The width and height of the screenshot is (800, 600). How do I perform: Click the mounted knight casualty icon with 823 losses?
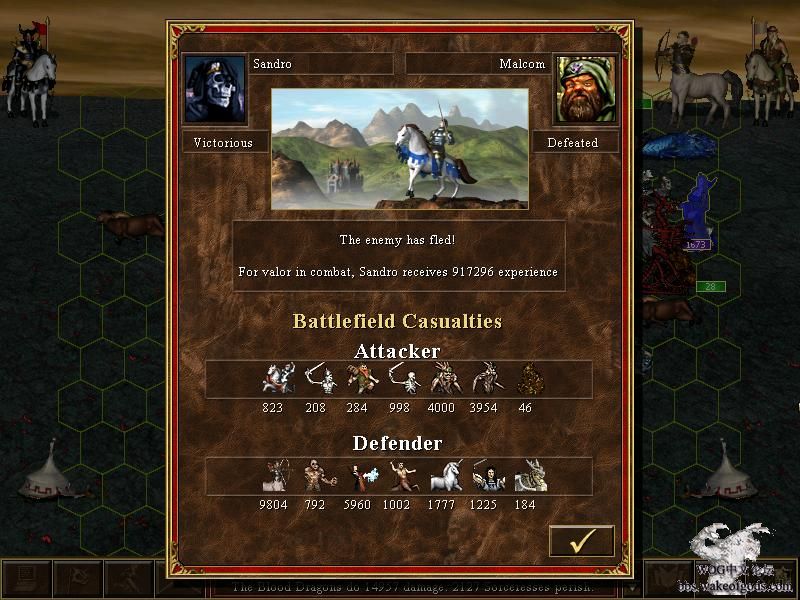274,379
